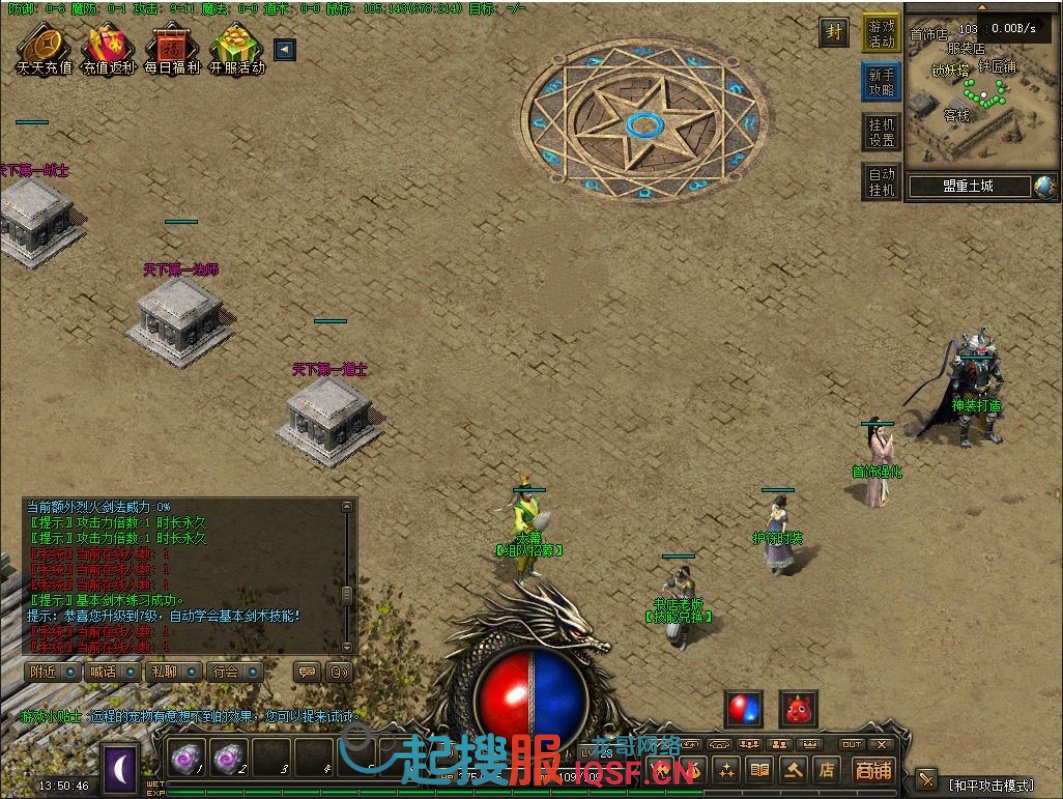The image size is (1063, 799).
Task: Switch to the 喊话 shout chat channel
Action: [110, 672]
